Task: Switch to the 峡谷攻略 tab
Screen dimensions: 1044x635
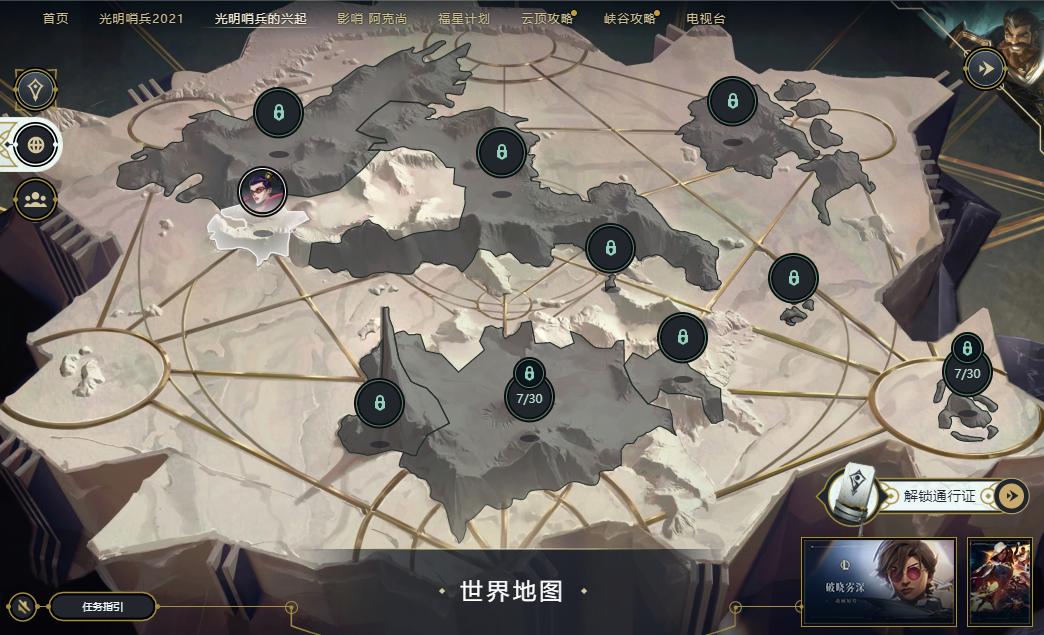Action: pos(630,19)
